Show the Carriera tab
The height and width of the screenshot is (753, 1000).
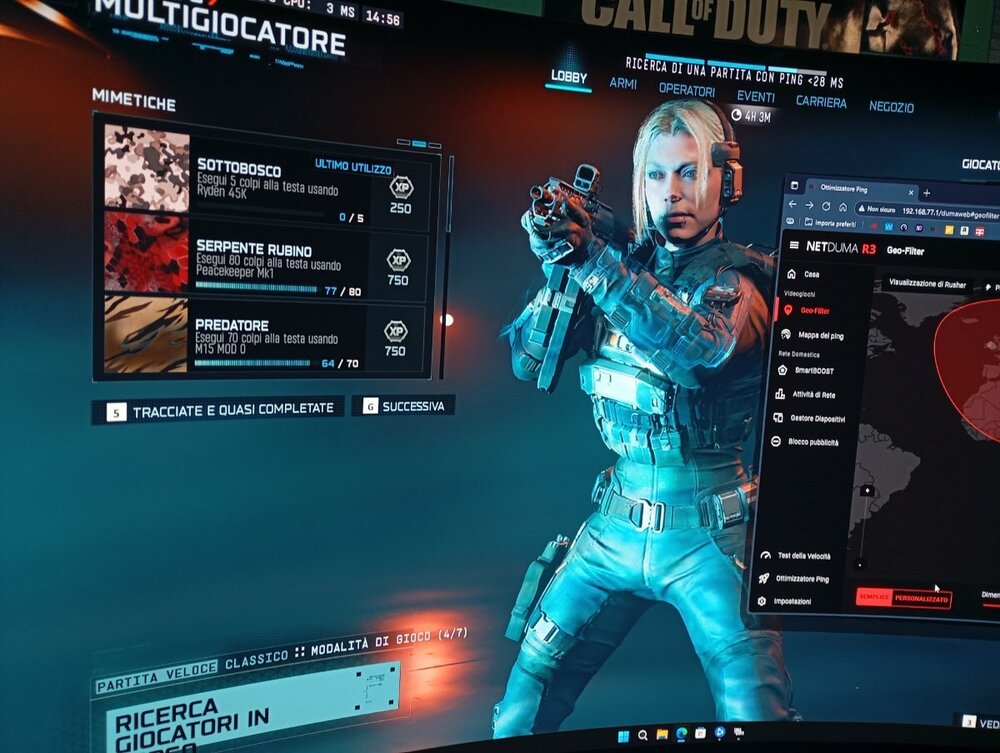click(x=821, y=102)
